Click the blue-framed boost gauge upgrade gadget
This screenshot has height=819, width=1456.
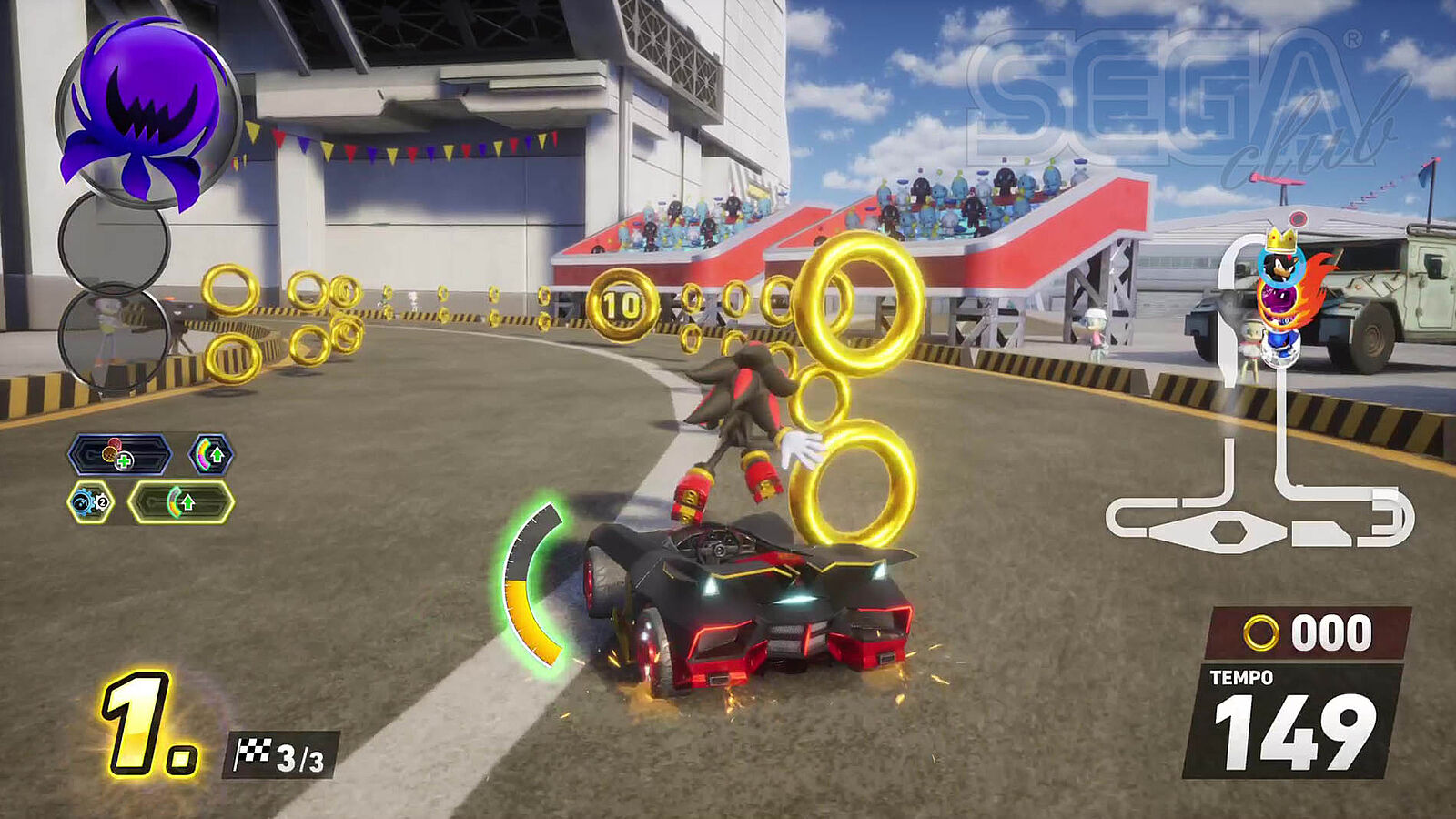pyautogui.click(x=210, y=454)
